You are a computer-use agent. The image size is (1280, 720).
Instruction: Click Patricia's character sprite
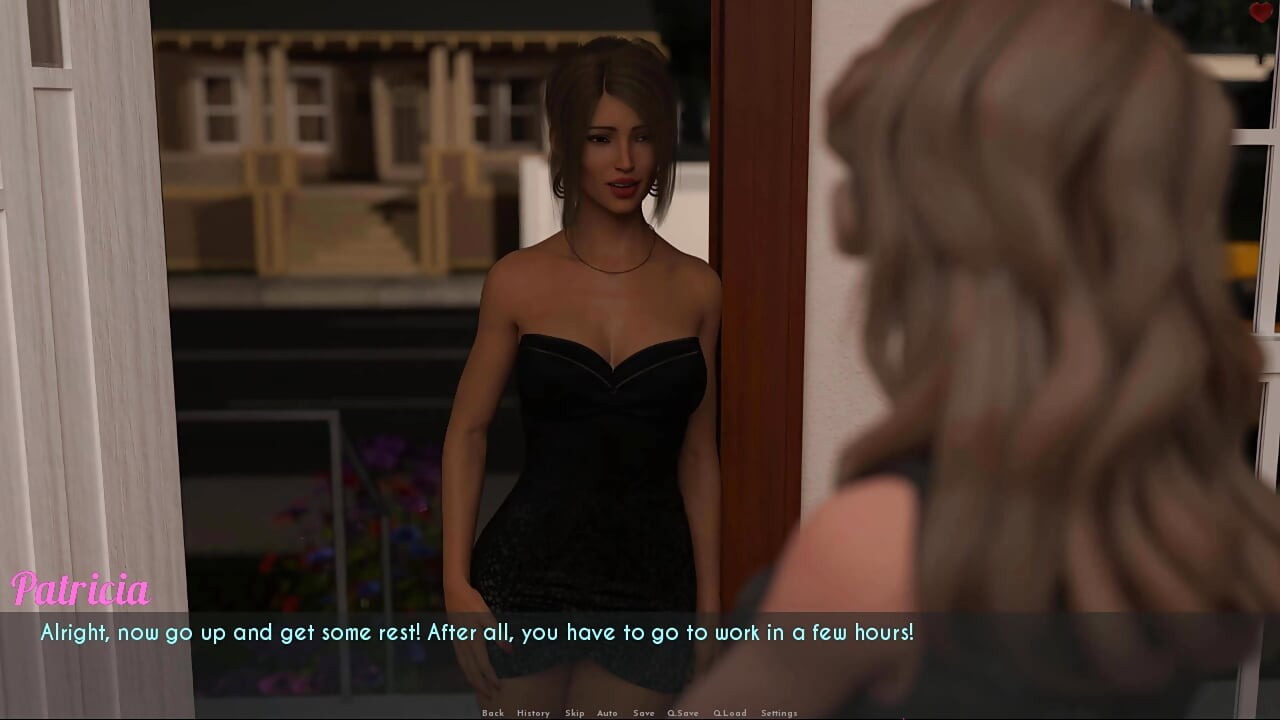coord(600,350)
